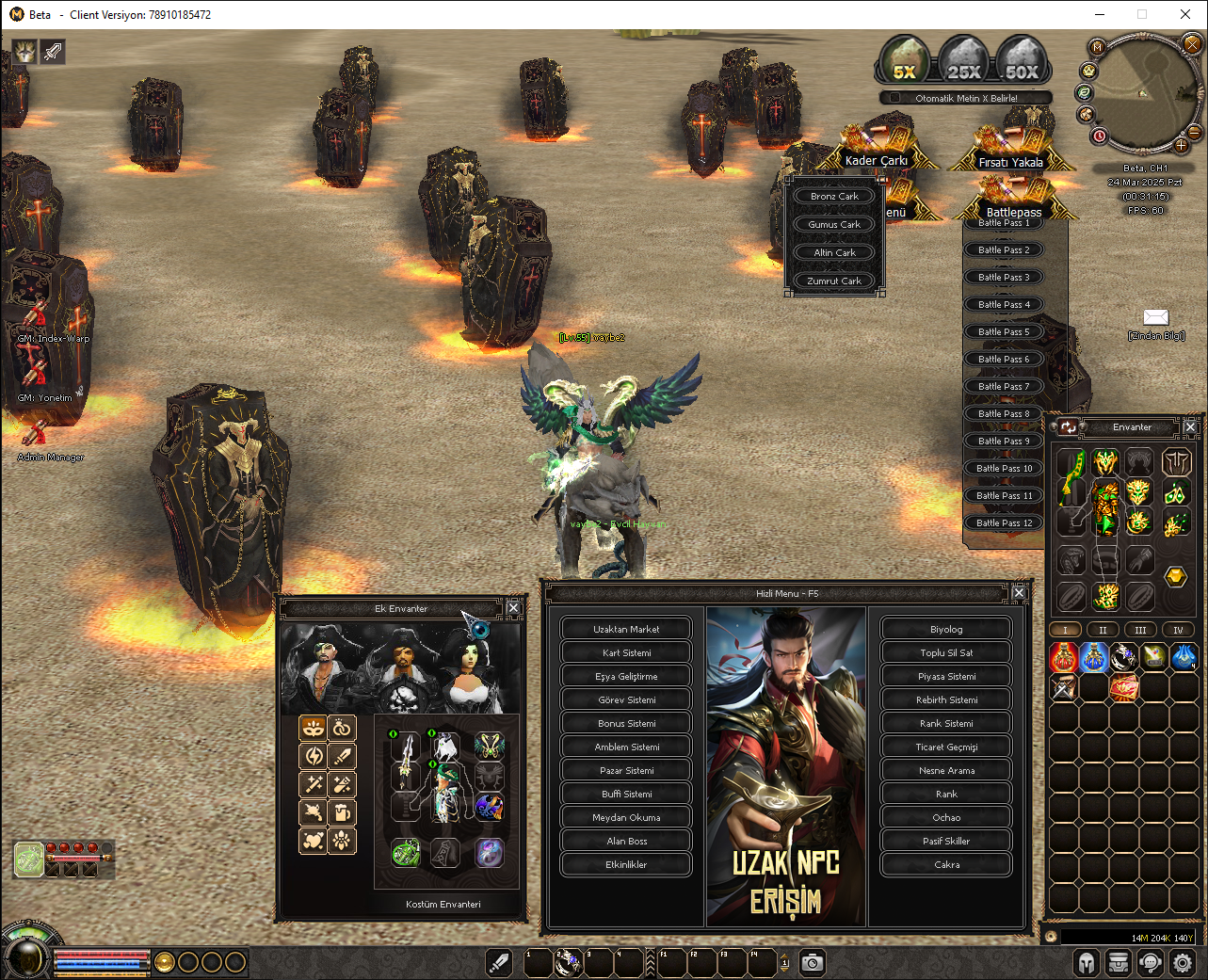Open Battle Pass 12
The width and height of the screenshot is (1208, 980).
(x=1004, y=522)
